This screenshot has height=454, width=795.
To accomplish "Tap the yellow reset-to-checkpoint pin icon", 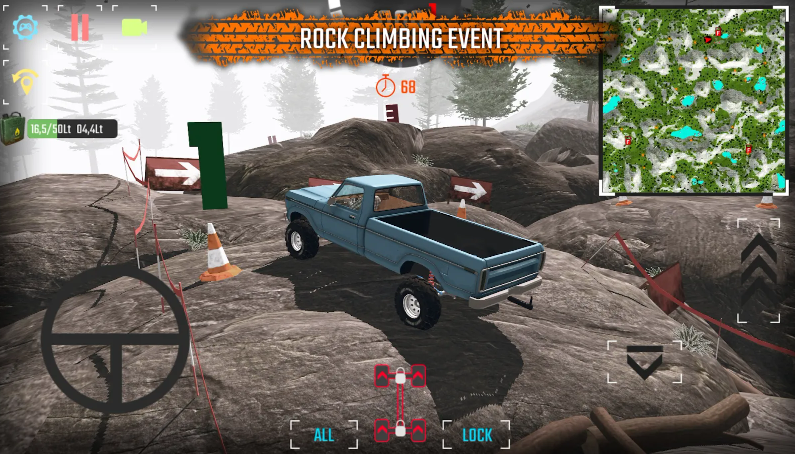I will (x=25, y=78).
